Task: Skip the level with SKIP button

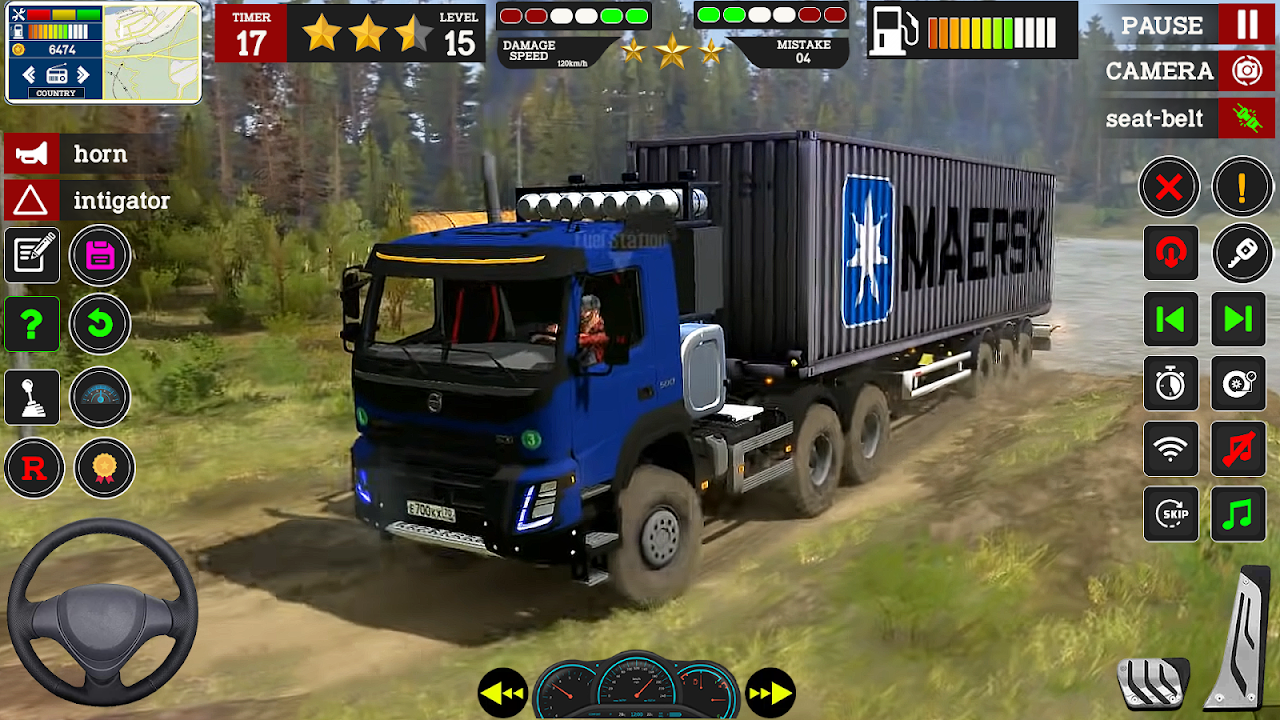Action: (1171, 515)
